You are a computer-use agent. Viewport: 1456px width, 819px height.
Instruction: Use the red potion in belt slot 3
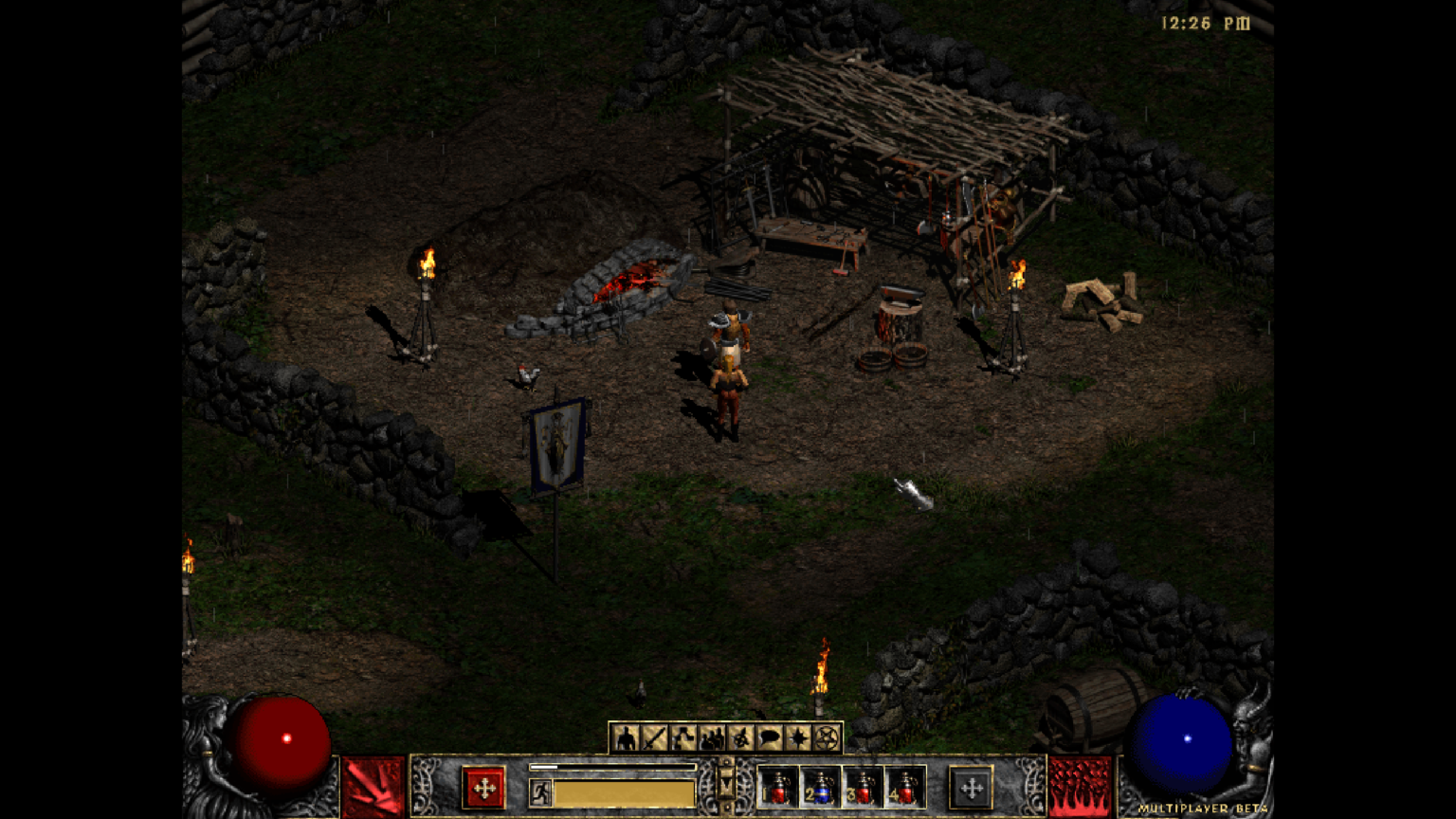pos(863,788)
